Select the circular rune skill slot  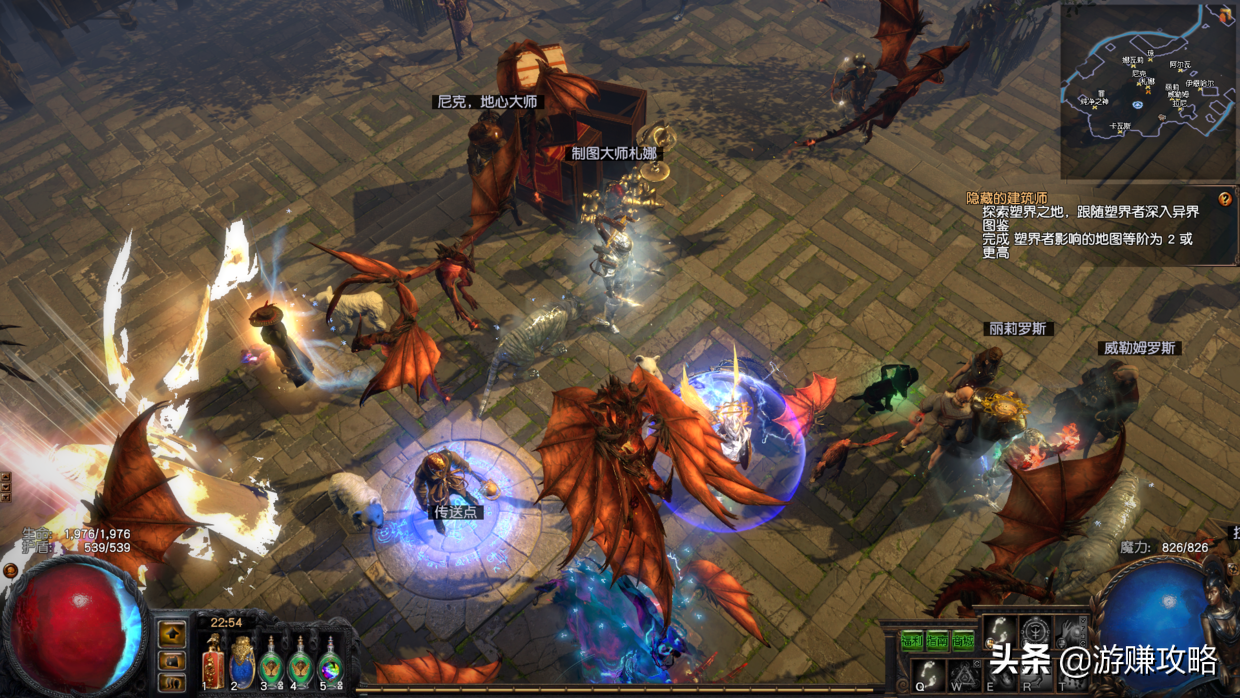pos(1035,633)
